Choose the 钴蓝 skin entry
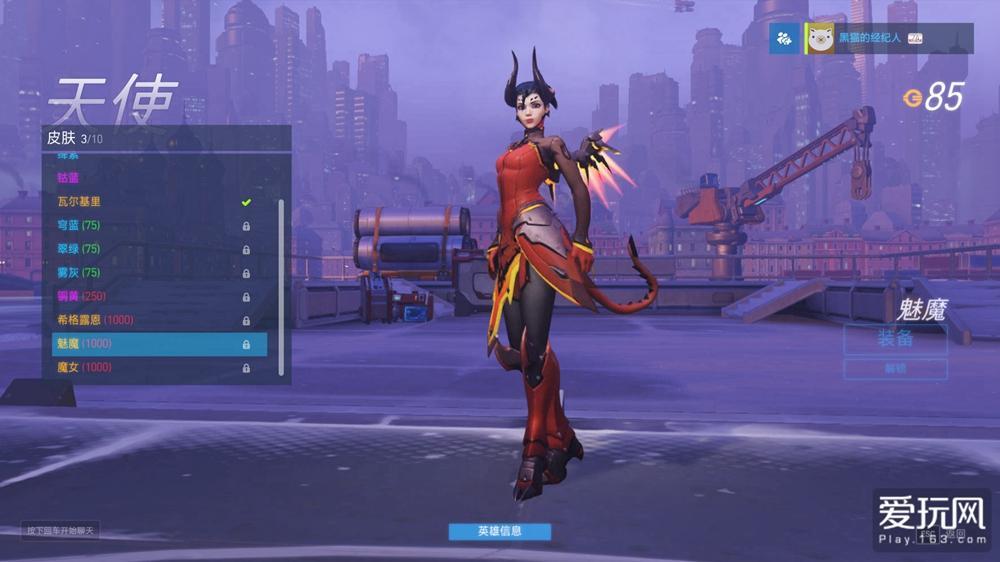1000x562 pixels. pos(150,177)
